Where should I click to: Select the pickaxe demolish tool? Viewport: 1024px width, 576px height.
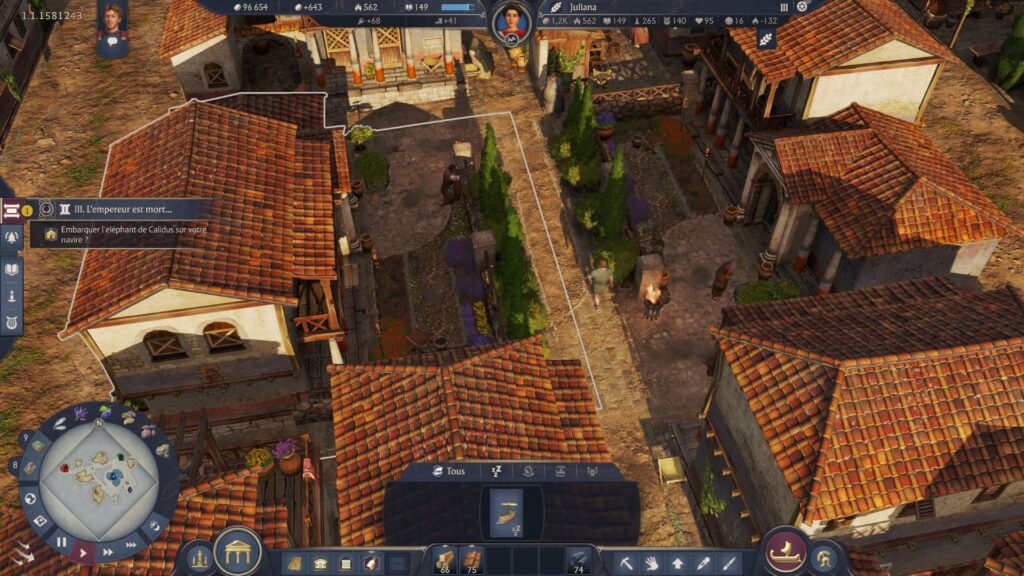[626, 563]
